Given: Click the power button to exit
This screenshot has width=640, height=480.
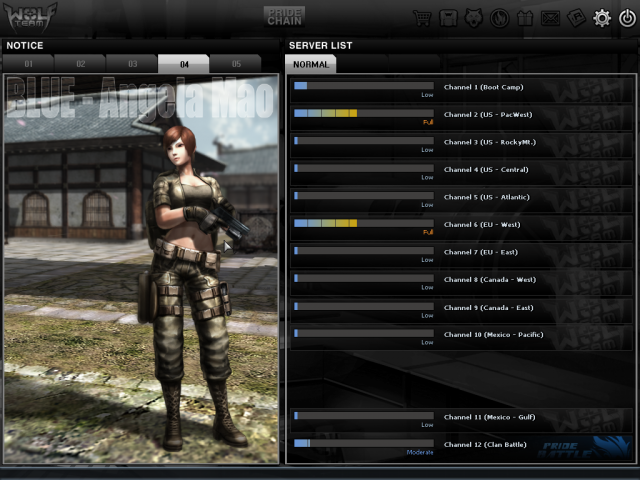Looking at the screenshot, I should coord(627,17).
